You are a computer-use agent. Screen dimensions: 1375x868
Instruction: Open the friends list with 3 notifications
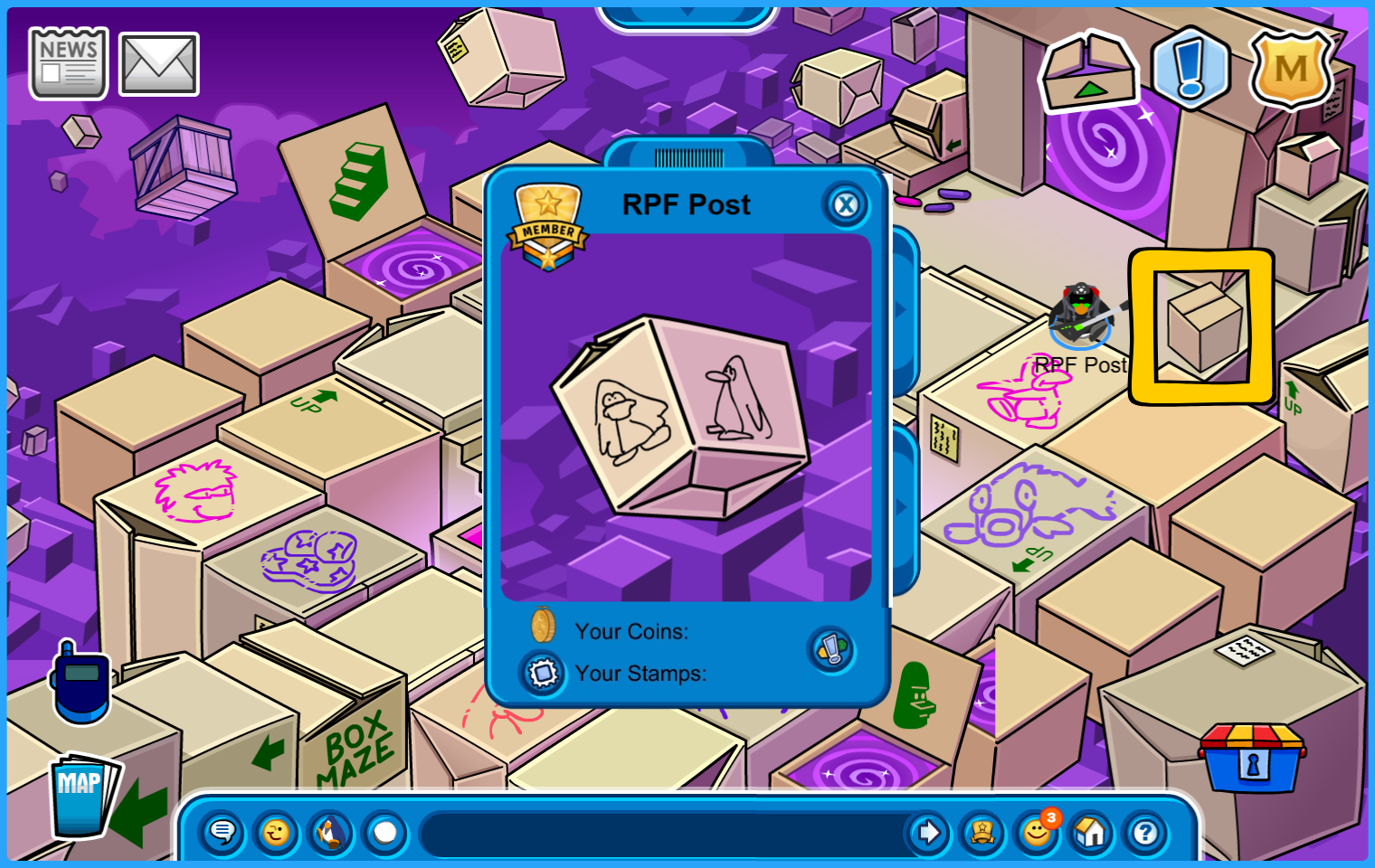(x=1037, y=832)
